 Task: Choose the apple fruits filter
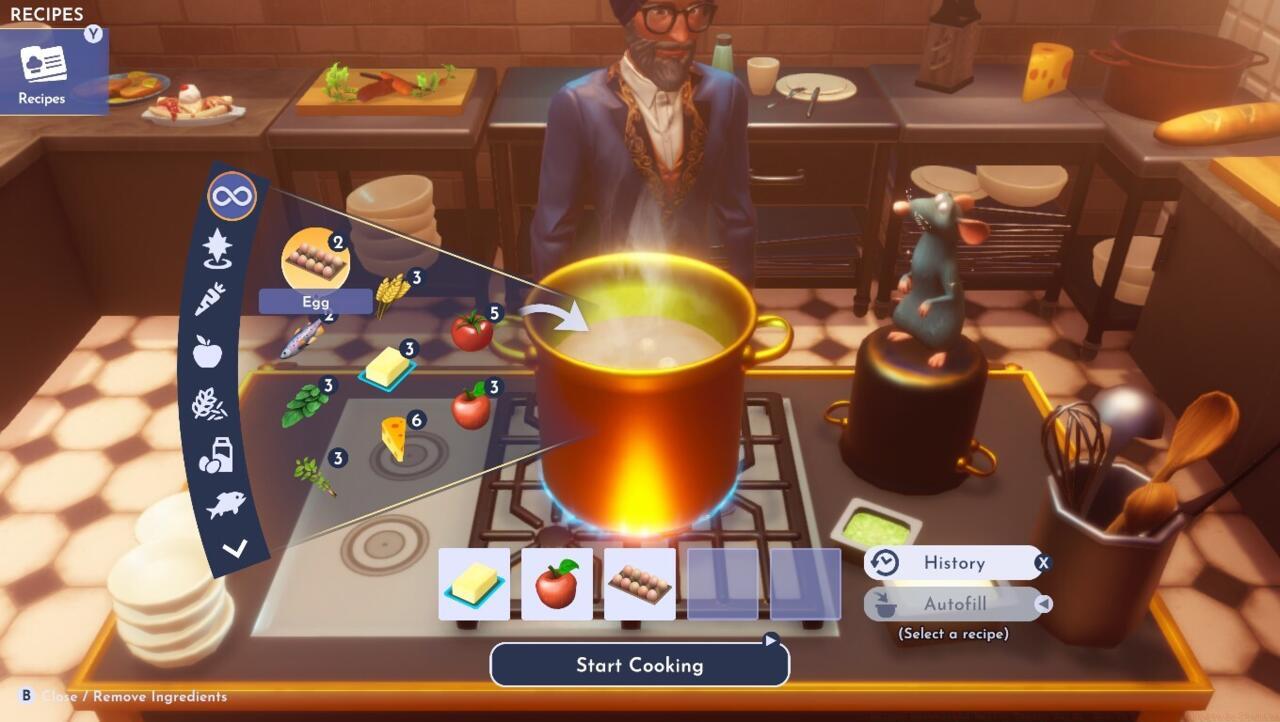[207, 351]
